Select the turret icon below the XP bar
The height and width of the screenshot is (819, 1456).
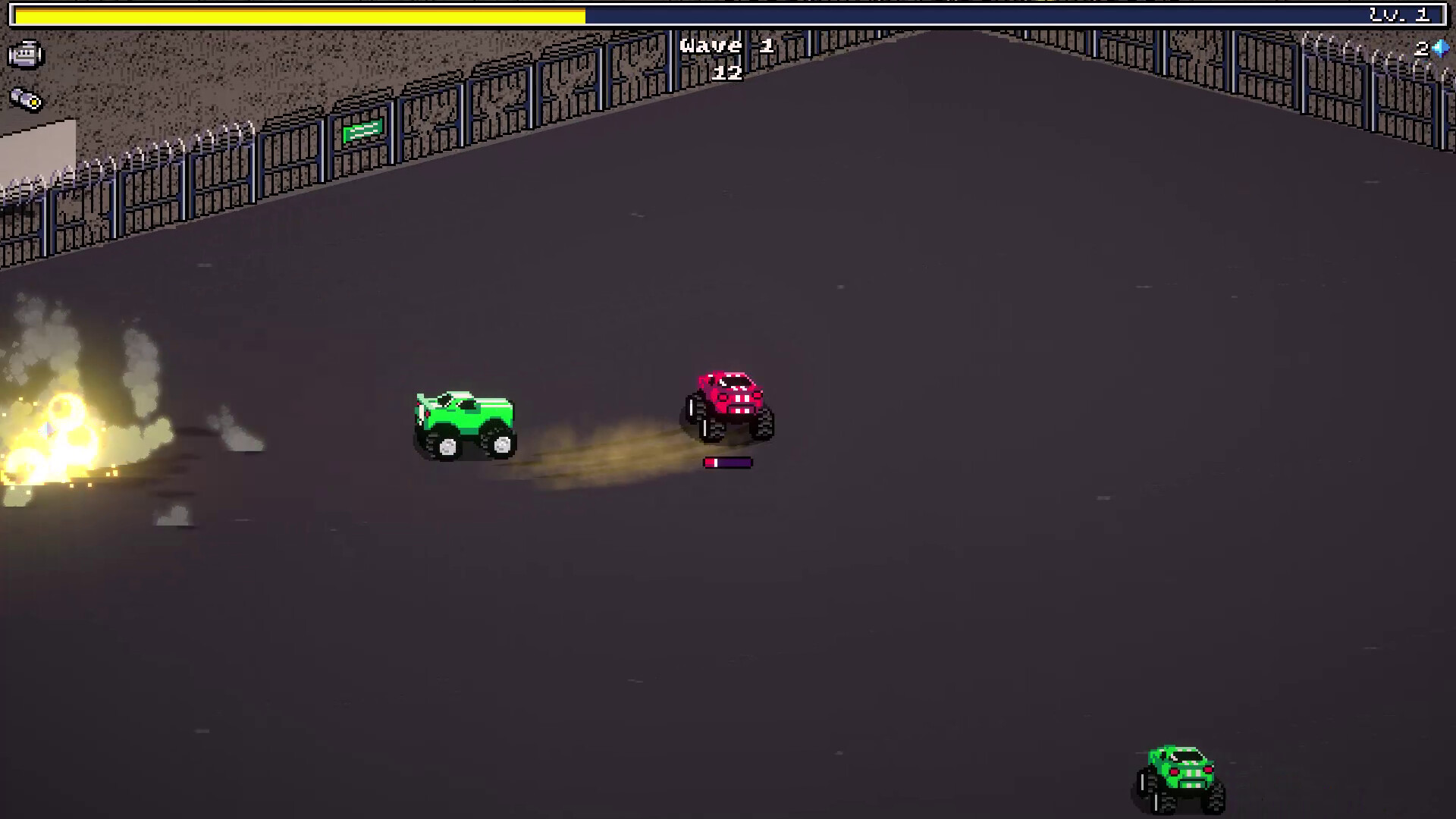tap(27, 55)
